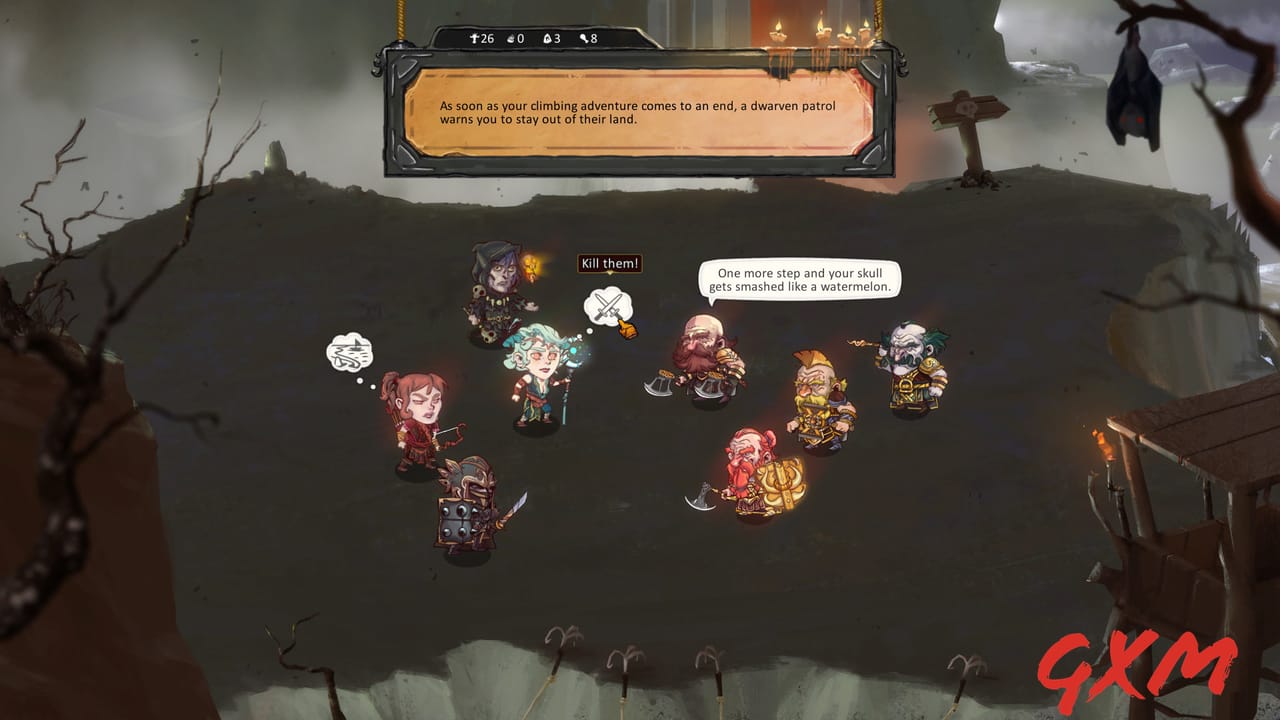Select the dwarf holding the golden hammer

(x=750, y=475)
